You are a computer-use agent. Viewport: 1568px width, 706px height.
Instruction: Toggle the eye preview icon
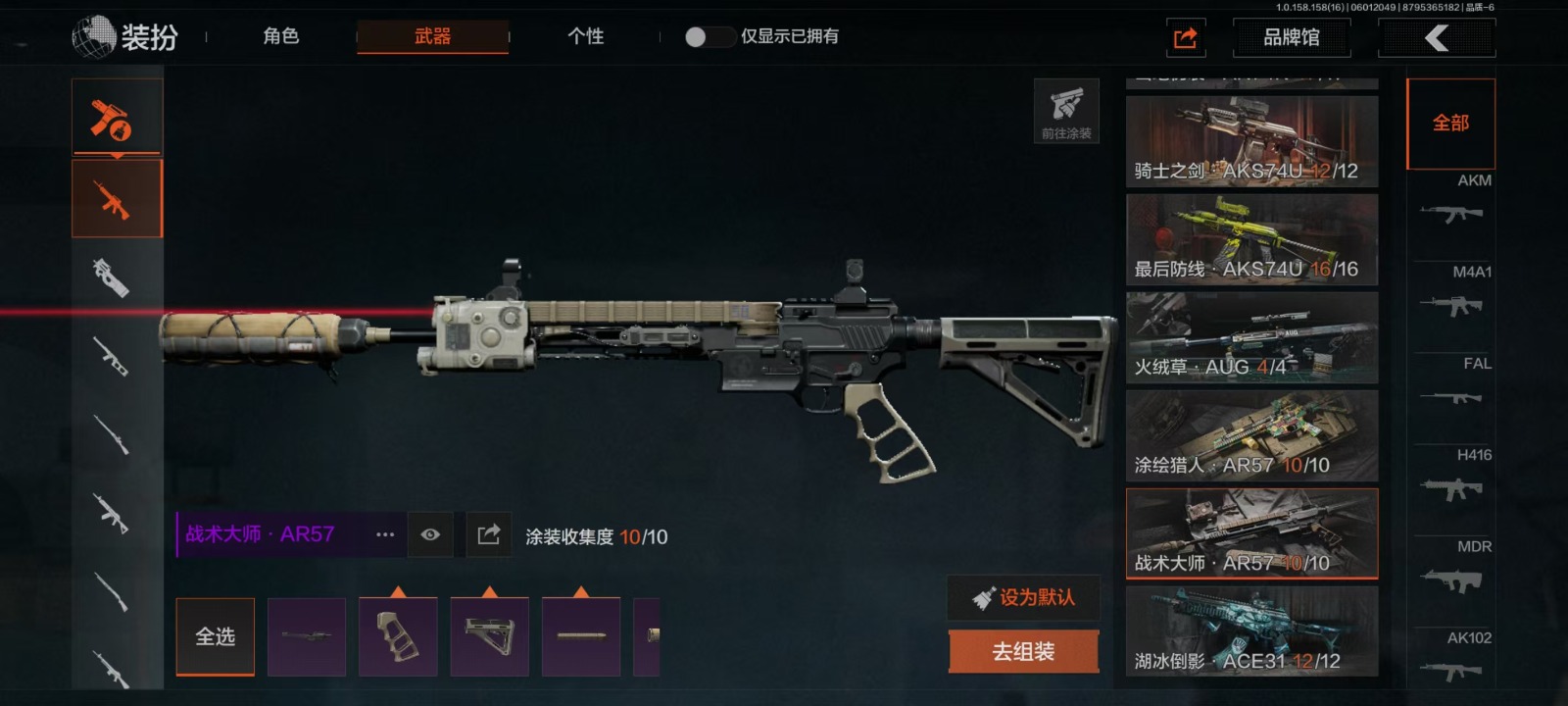(430, 534)
